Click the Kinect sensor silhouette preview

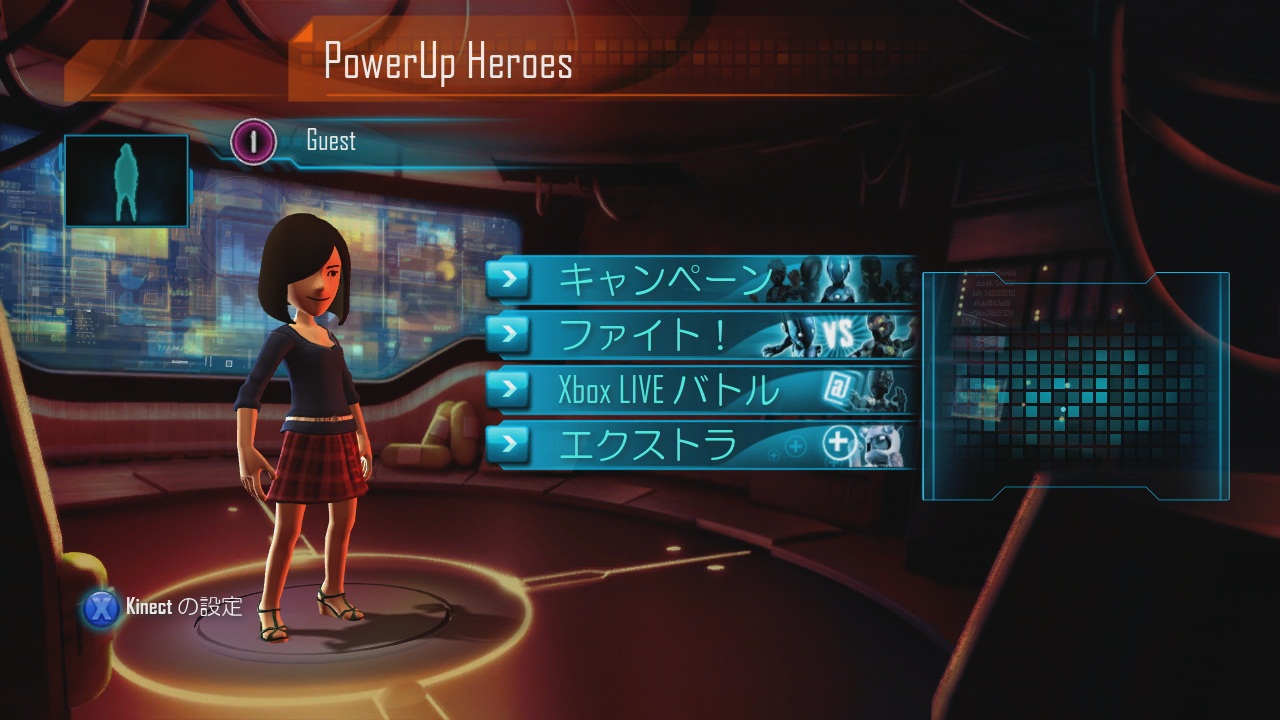click(126, 181)
